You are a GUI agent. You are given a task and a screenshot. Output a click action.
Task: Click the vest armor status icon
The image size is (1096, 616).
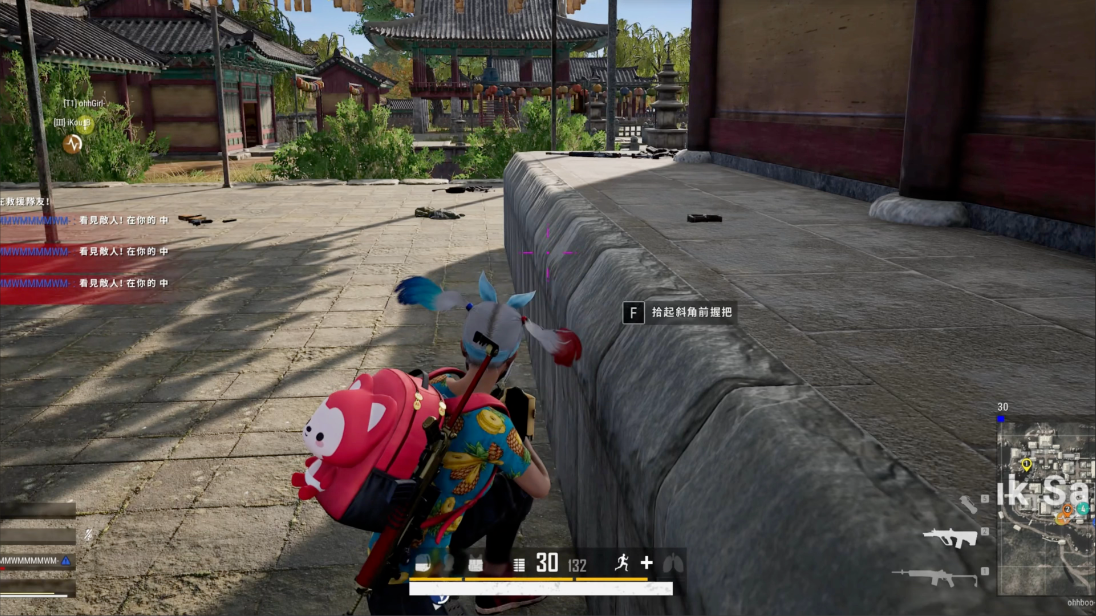pos(476,563)
